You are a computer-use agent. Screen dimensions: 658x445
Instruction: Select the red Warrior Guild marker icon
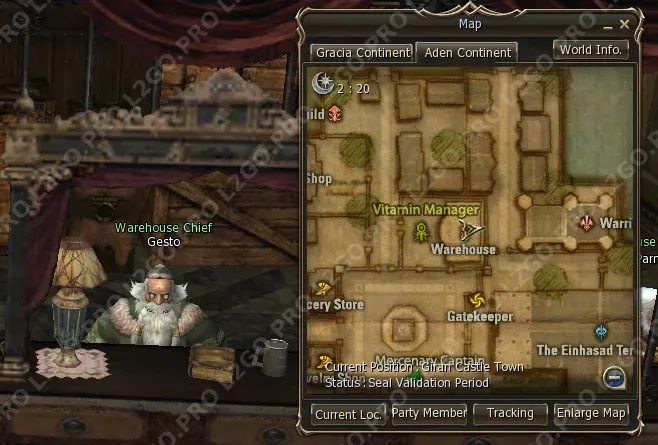[586, 223]
